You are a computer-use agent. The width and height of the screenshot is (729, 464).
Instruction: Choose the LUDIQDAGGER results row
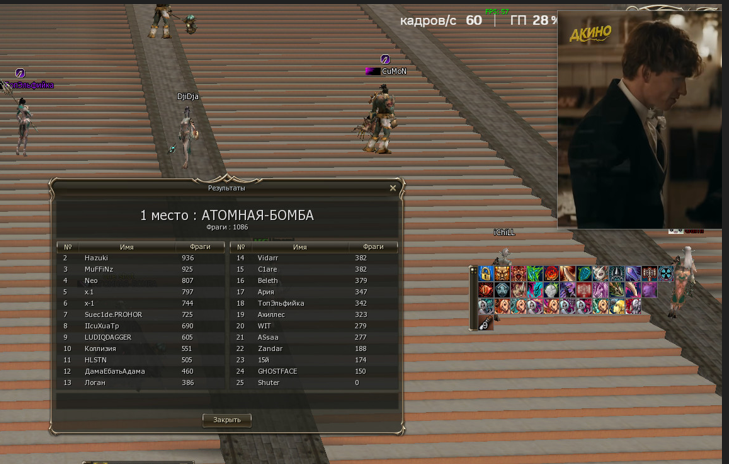coord(140,337)
